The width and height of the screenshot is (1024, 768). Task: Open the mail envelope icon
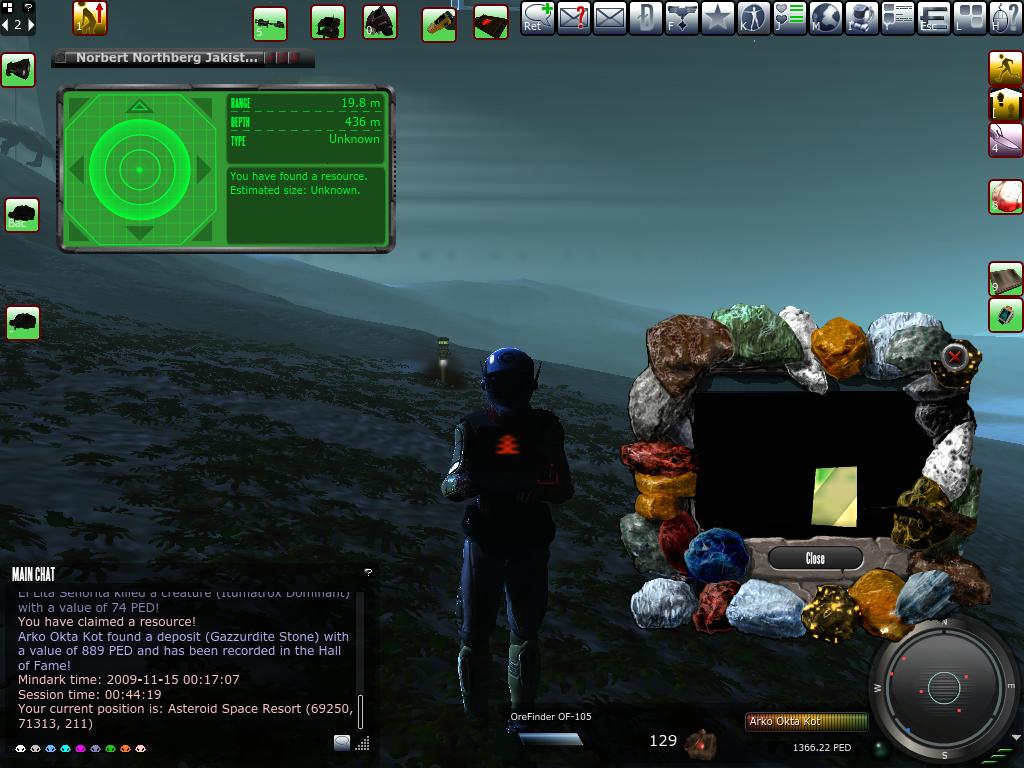pyautogui.click(x=609, y=19)
